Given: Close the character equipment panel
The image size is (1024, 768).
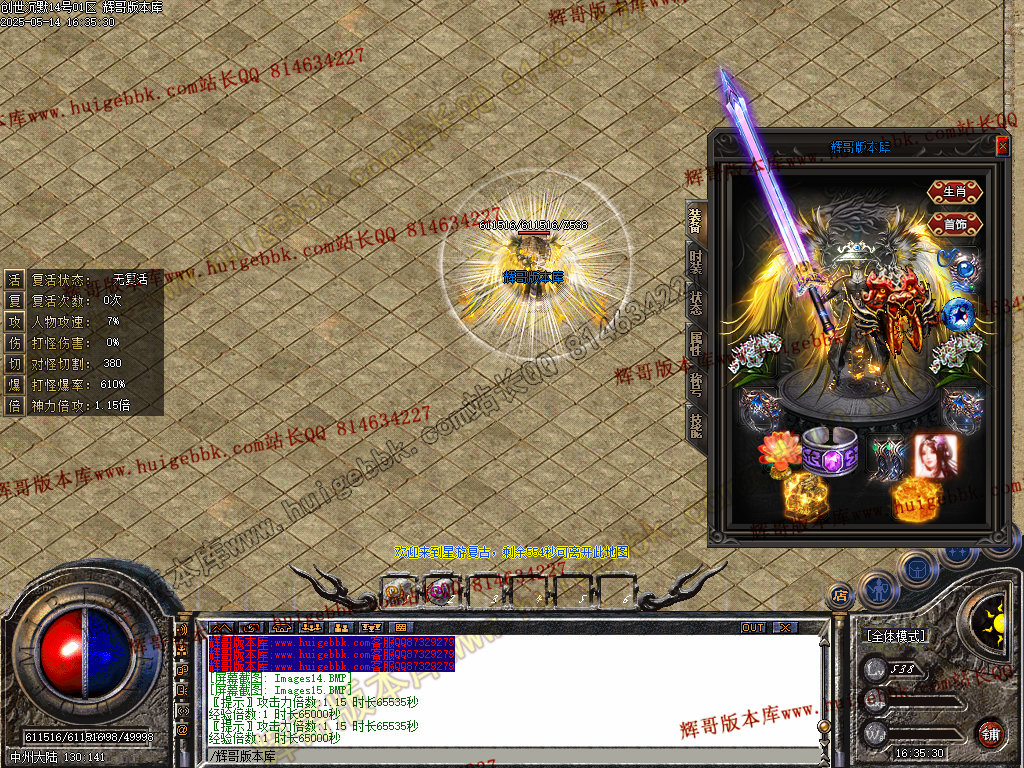Looking at the screenshot, I should click(x=1002, y=147).
